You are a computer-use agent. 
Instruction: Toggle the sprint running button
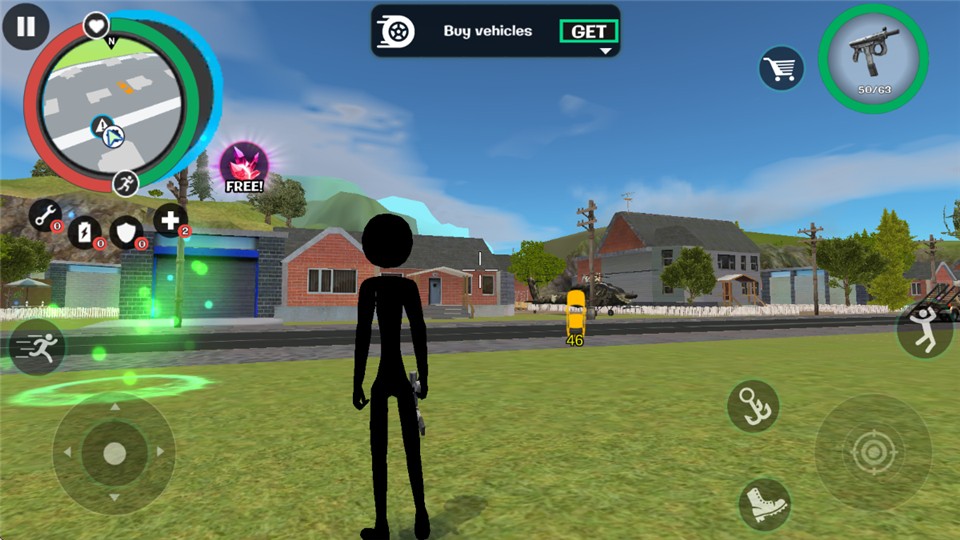click(38, 348)
